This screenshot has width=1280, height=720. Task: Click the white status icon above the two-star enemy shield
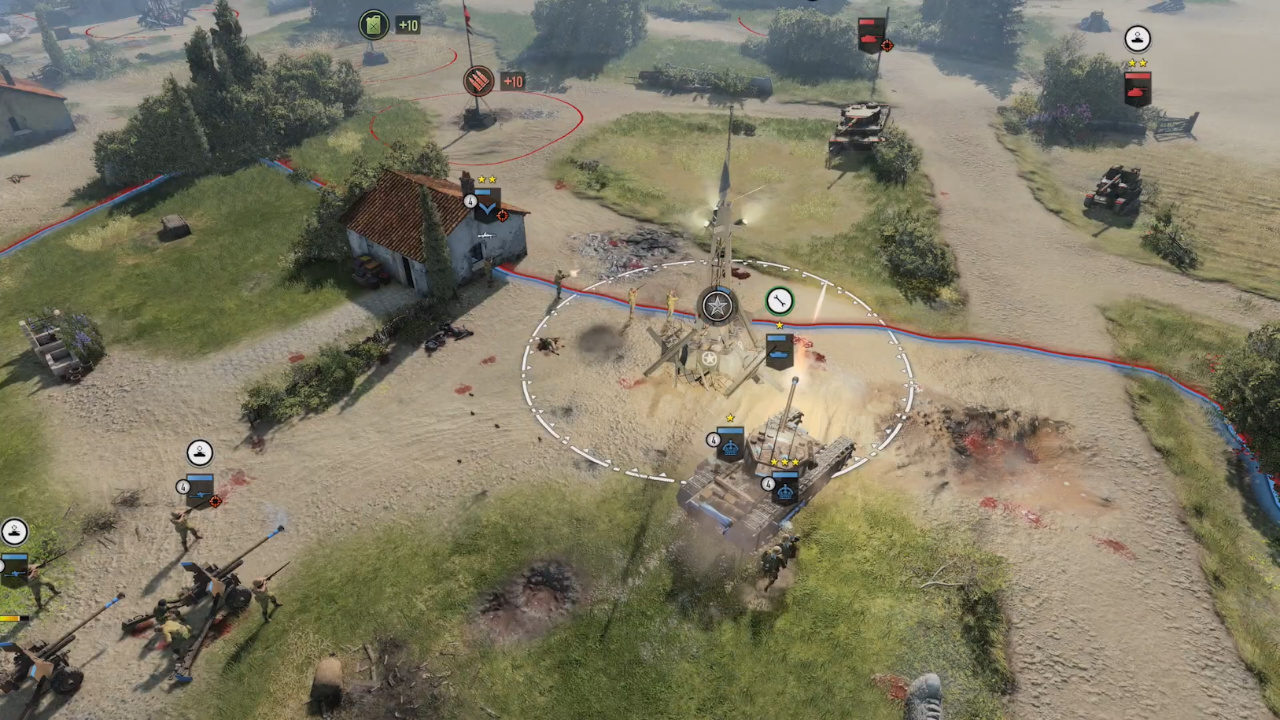(1137, 39)
